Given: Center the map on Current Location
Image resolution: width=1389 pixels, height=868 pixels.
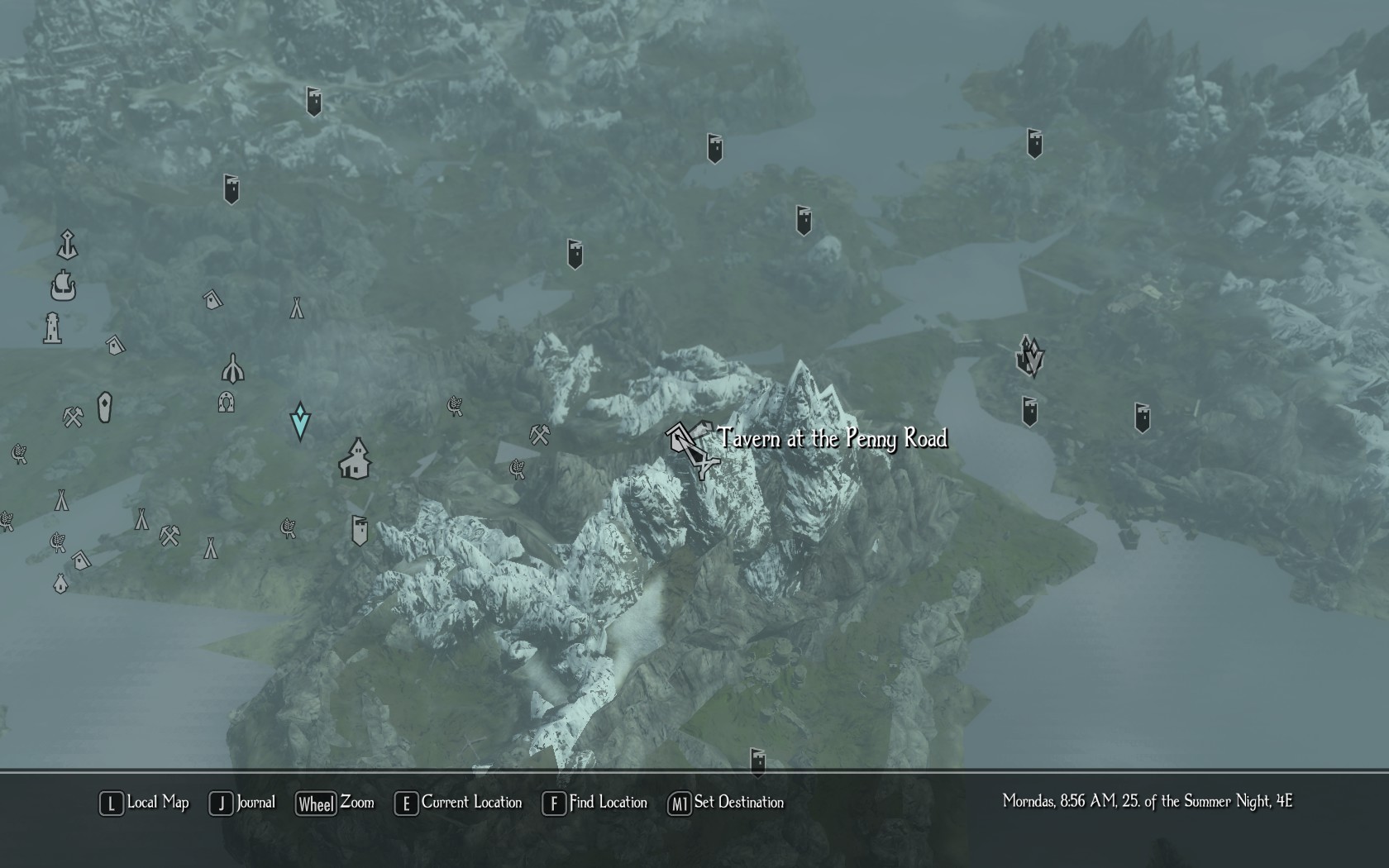Looking at the screenshot, I should [459, 803].
